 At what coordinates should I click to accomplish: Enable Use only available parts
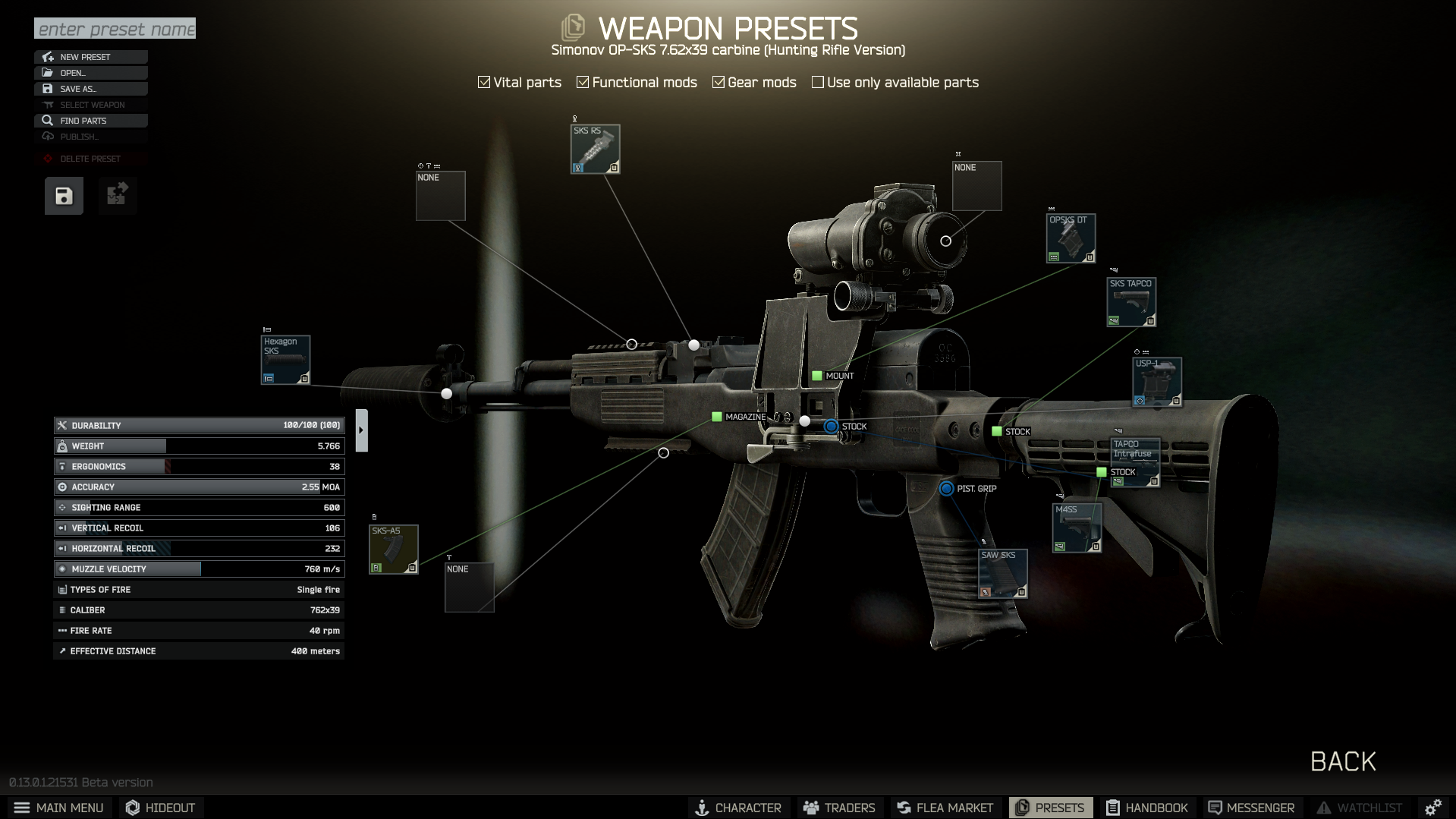[x=817, y=81]
